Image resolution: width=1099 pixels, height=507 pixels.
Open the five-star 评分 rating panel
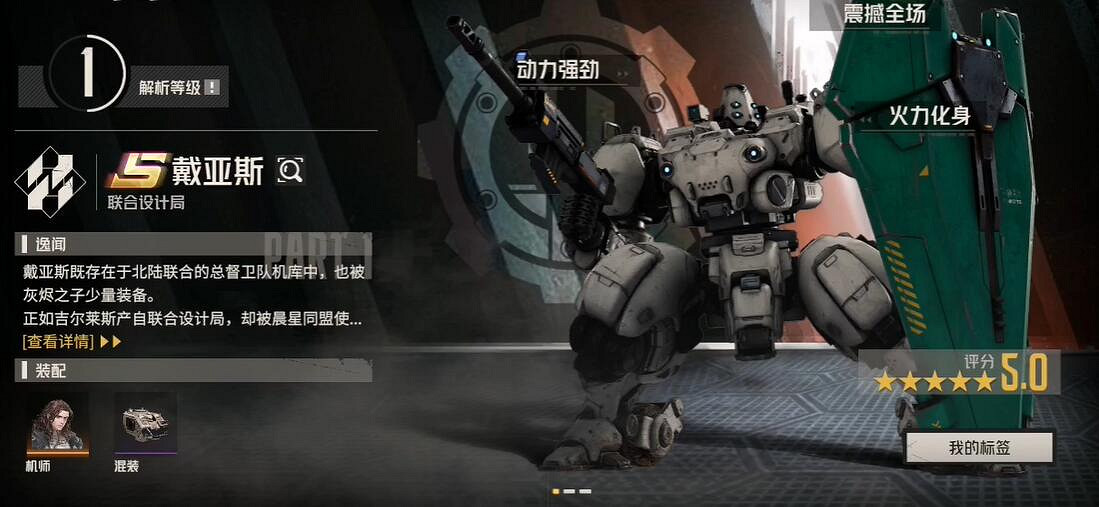click(959, 373)
